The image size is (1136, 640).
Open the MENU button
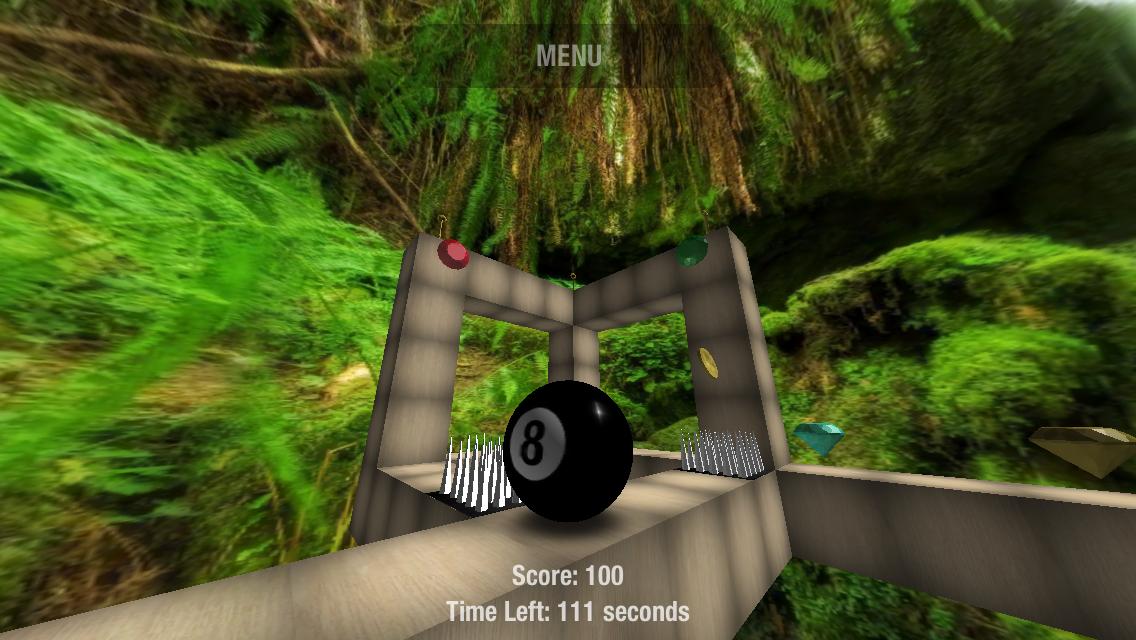pyautogui.click(x=568, y=56)
